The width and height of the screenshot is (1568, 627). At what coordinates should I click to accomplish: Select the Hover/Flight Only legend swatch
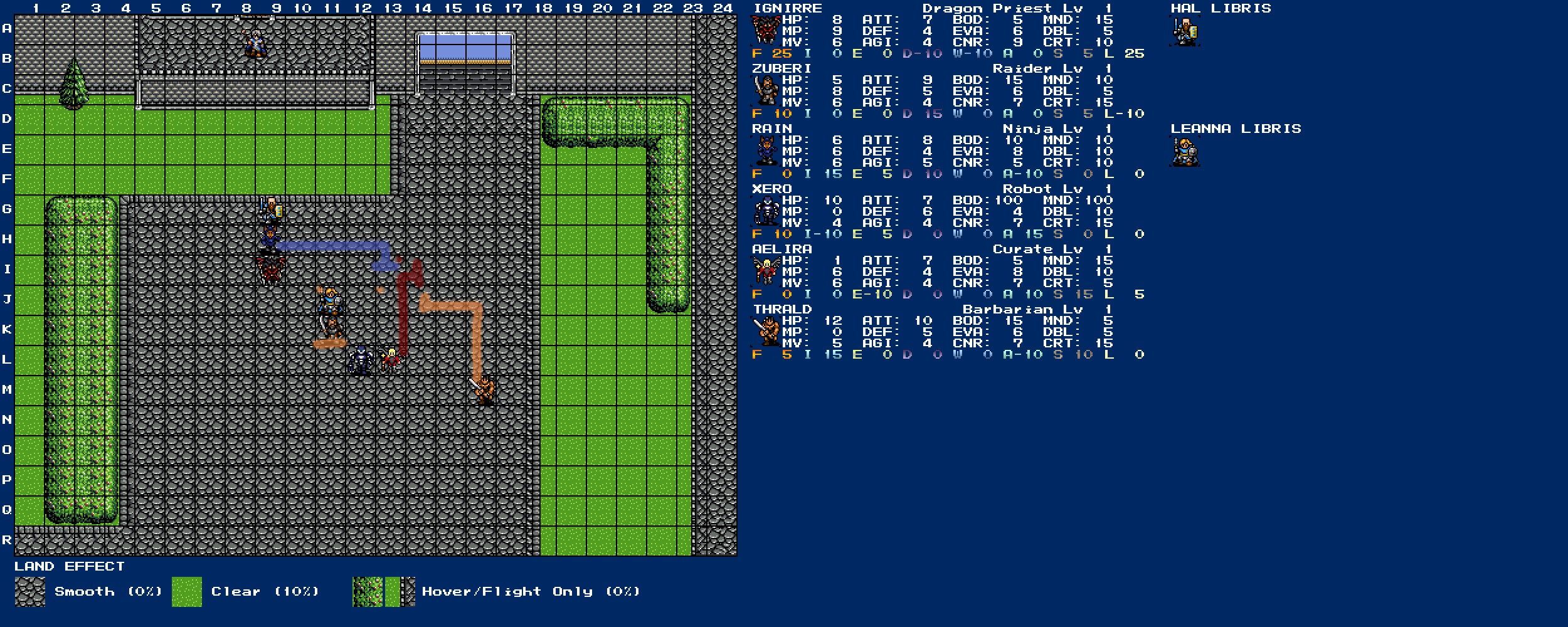(383, 592)
